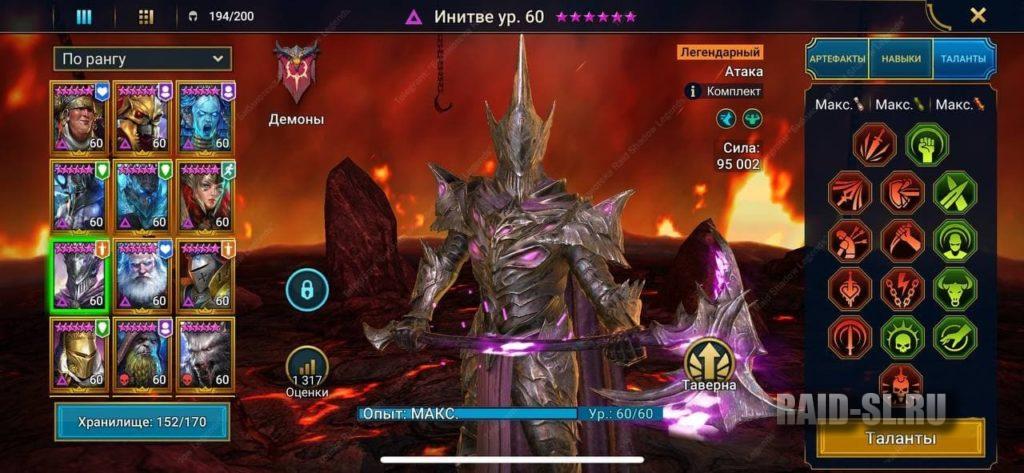Choose the grey werewolf champion portrait

pos(205,353)
